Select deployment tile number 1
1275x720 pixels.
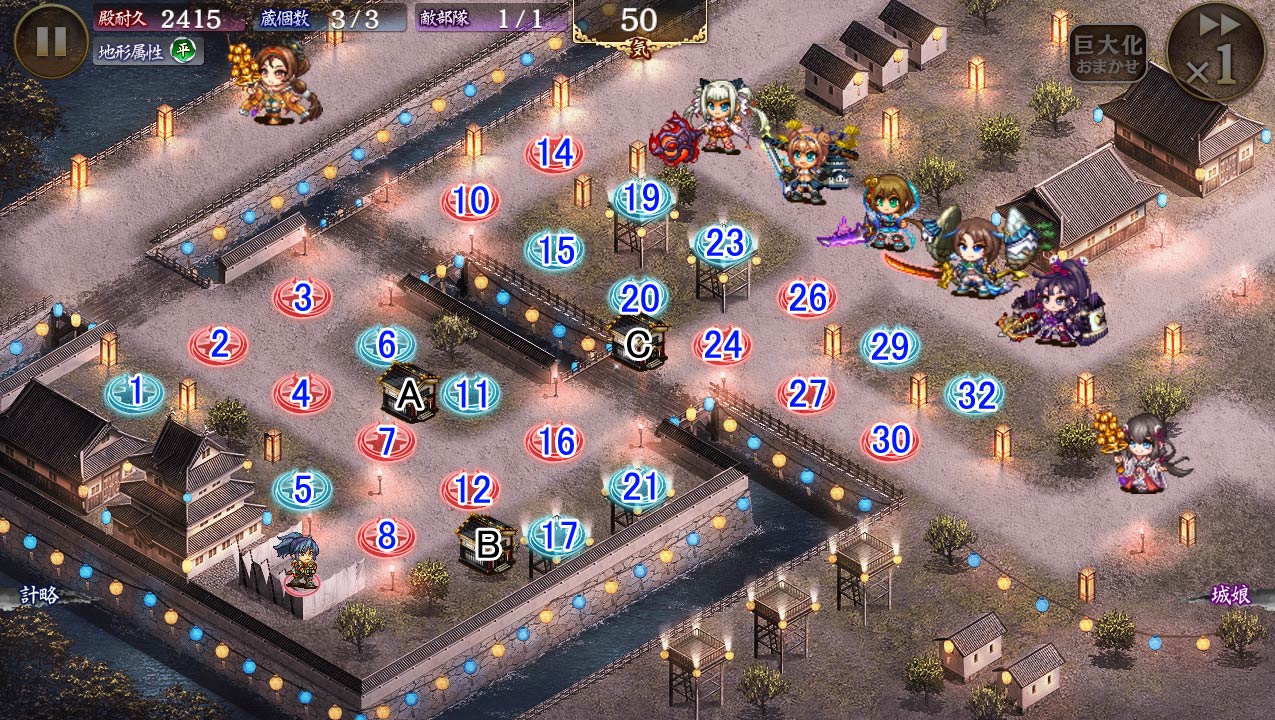135,392
